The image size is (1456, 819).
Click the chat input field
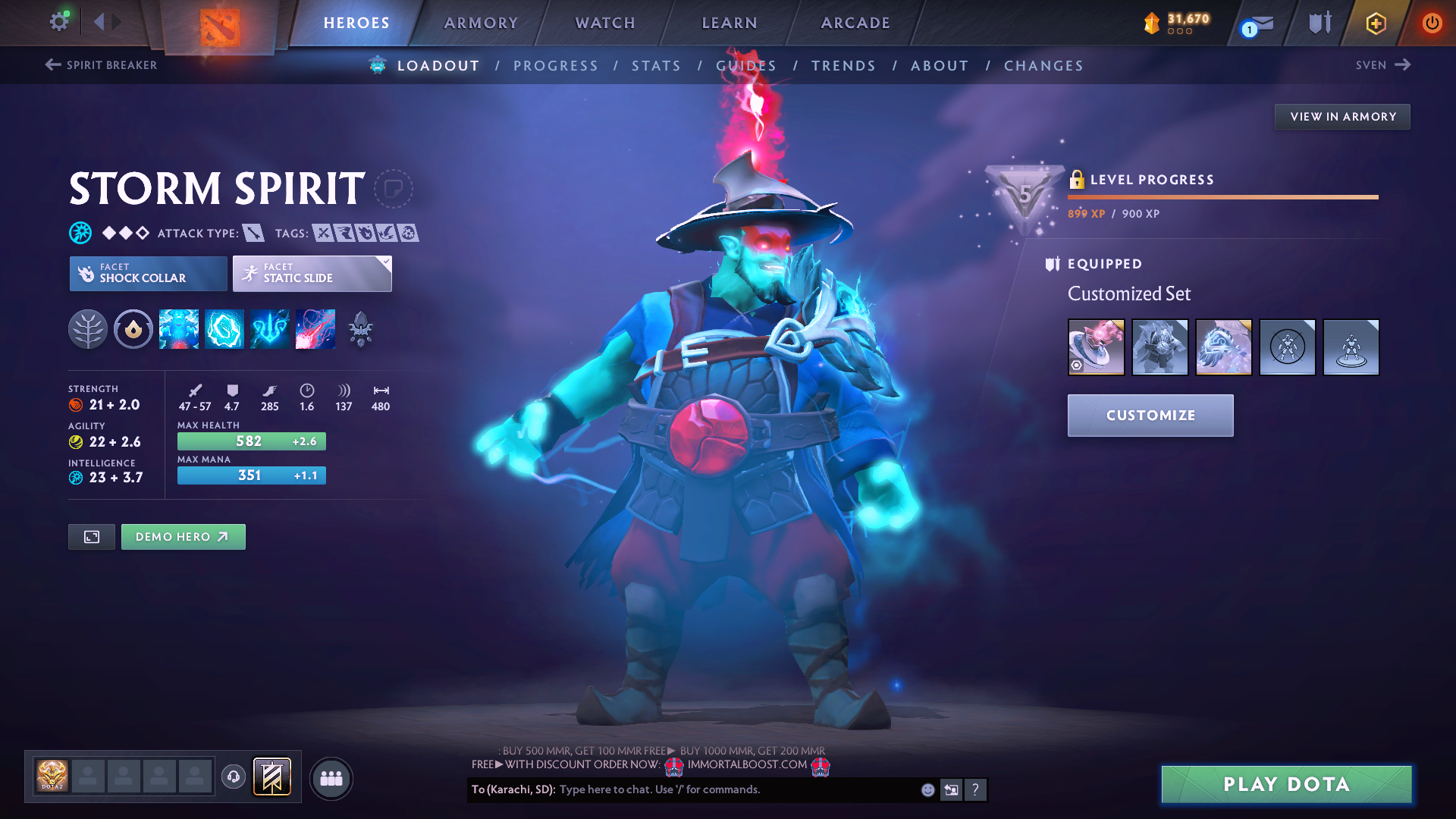pos(736,789)
